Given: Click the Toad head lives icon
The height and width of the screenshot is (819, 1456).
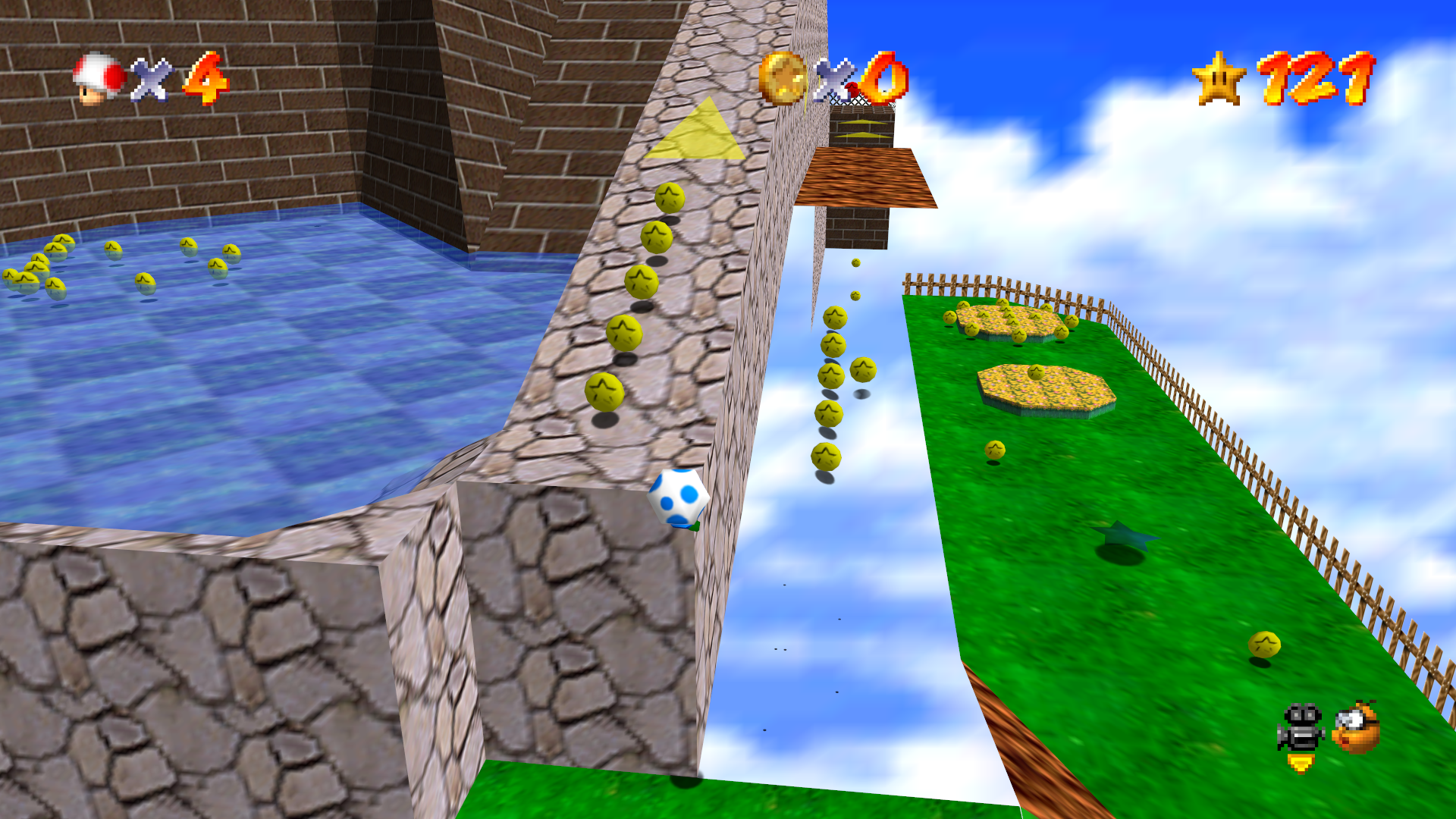Looking at the screenshot, I should [x=98, y=78].
